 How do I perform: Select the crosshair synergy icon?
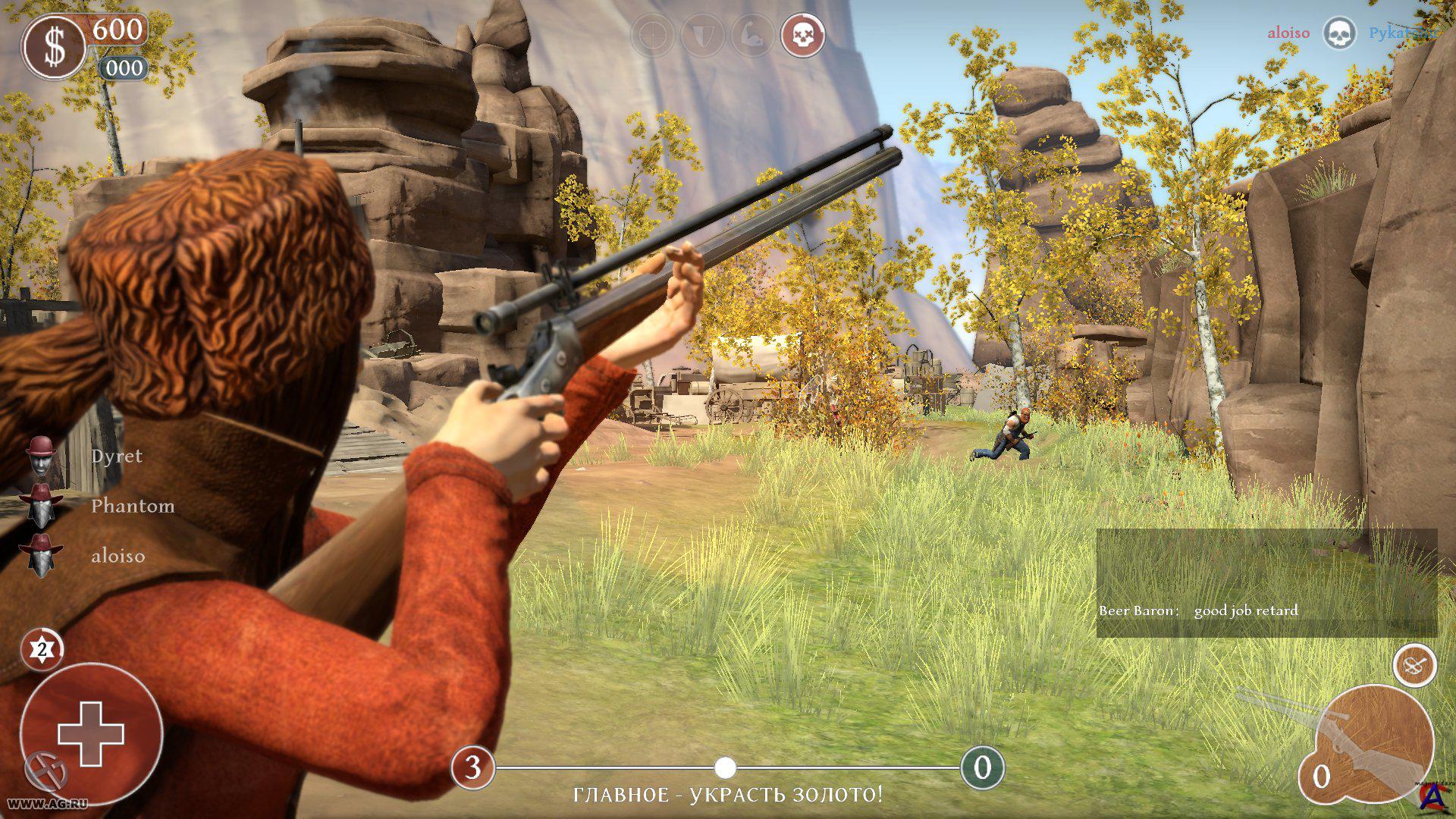click(x=653, y=35)
